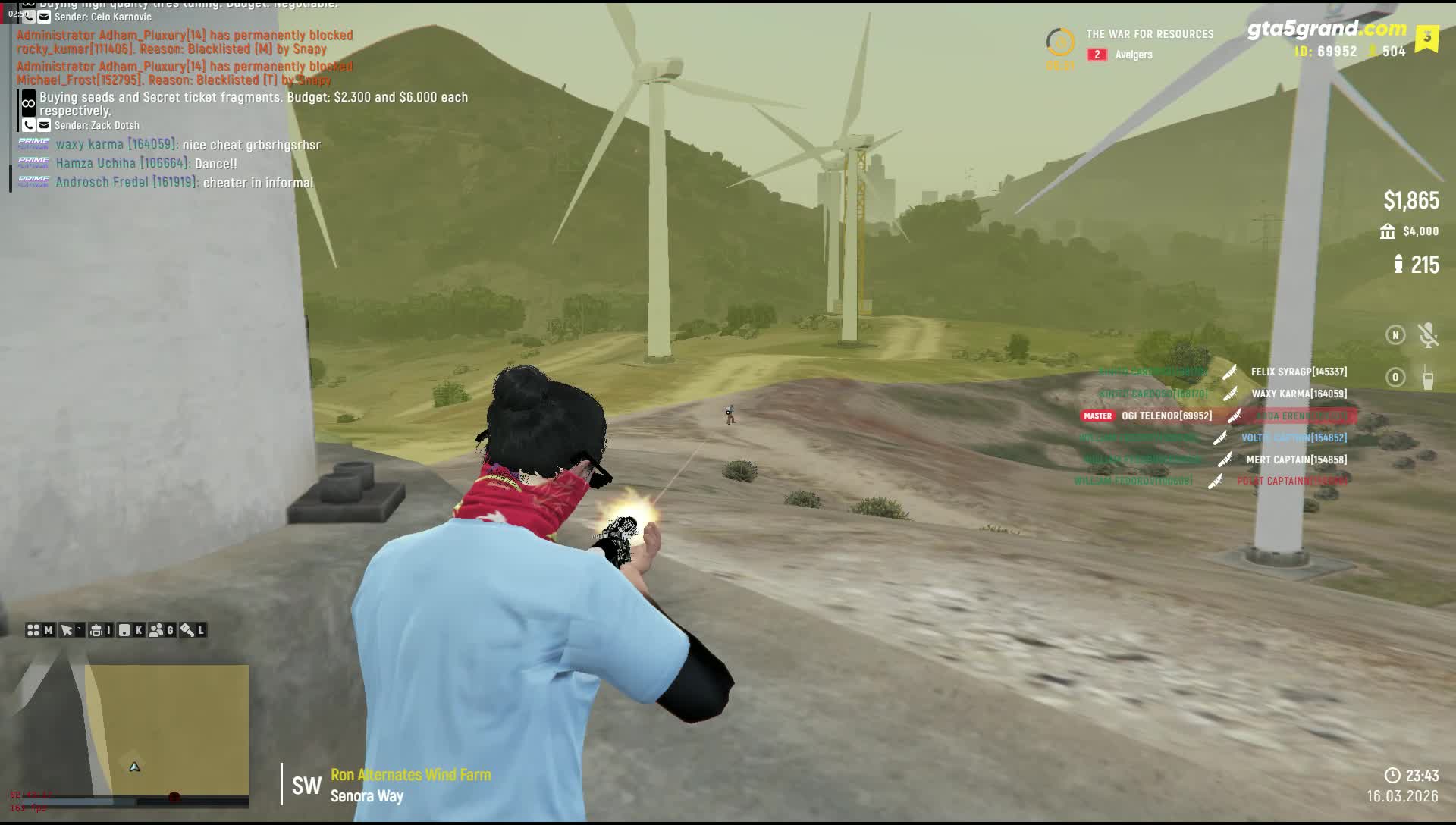1456x825 pixels.
Task: Open the backpack inventory icon
Action: (96, 630)
